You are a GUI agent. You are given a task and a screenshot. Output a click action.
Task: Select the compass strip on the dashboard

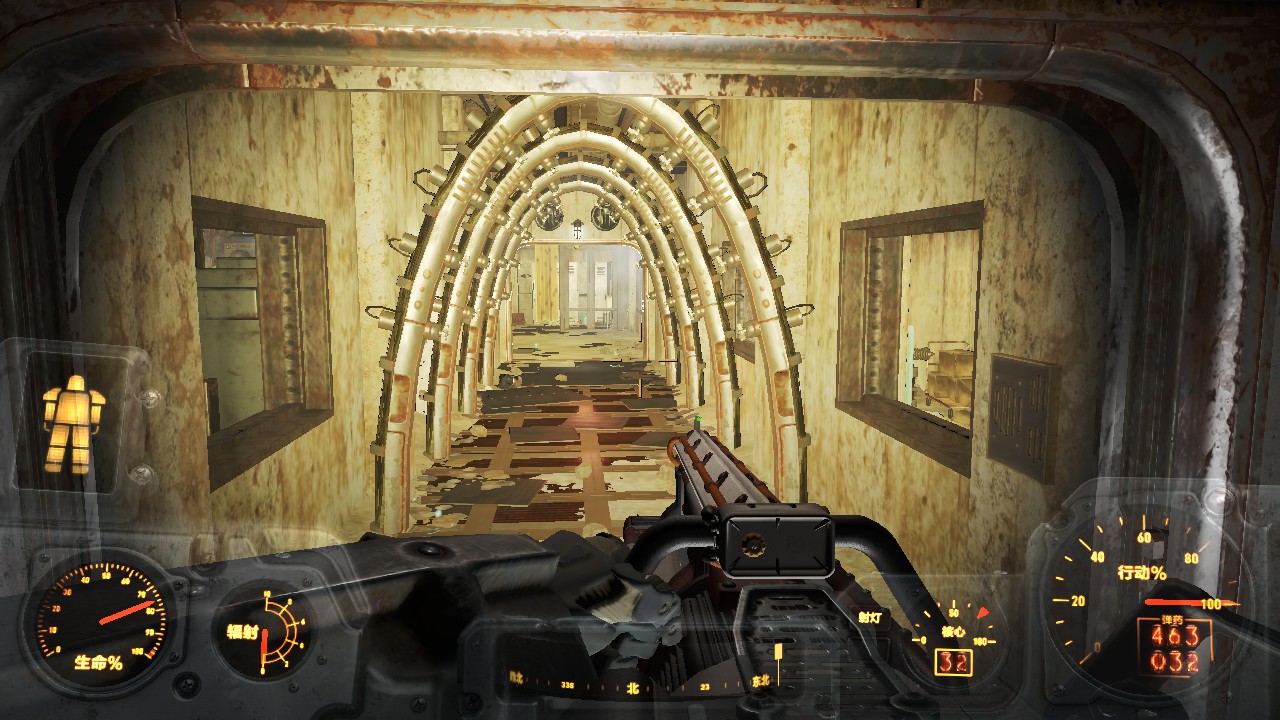[640, 686]
